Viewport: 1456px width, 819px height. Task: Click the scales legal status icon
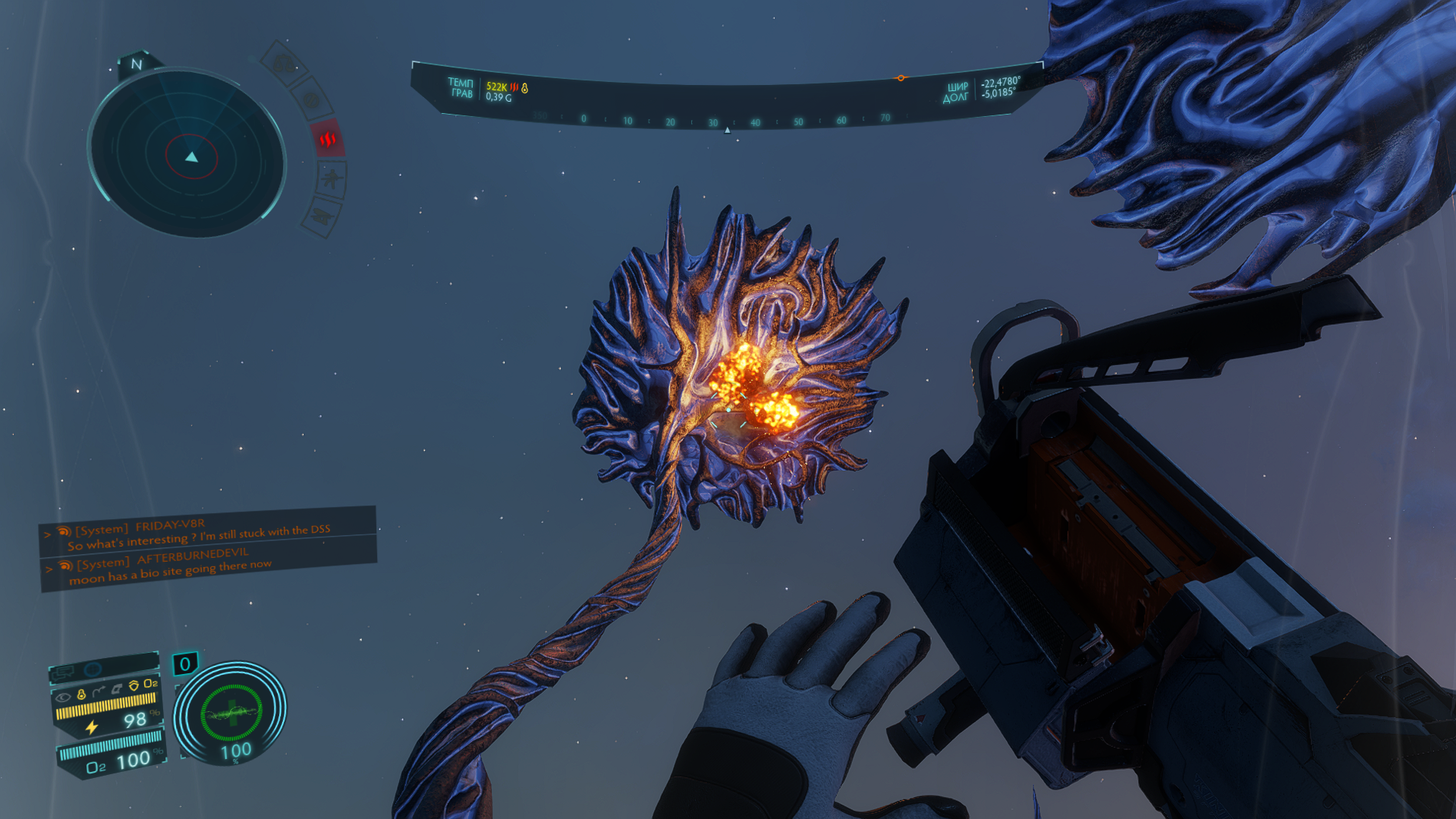click(283, 64)
